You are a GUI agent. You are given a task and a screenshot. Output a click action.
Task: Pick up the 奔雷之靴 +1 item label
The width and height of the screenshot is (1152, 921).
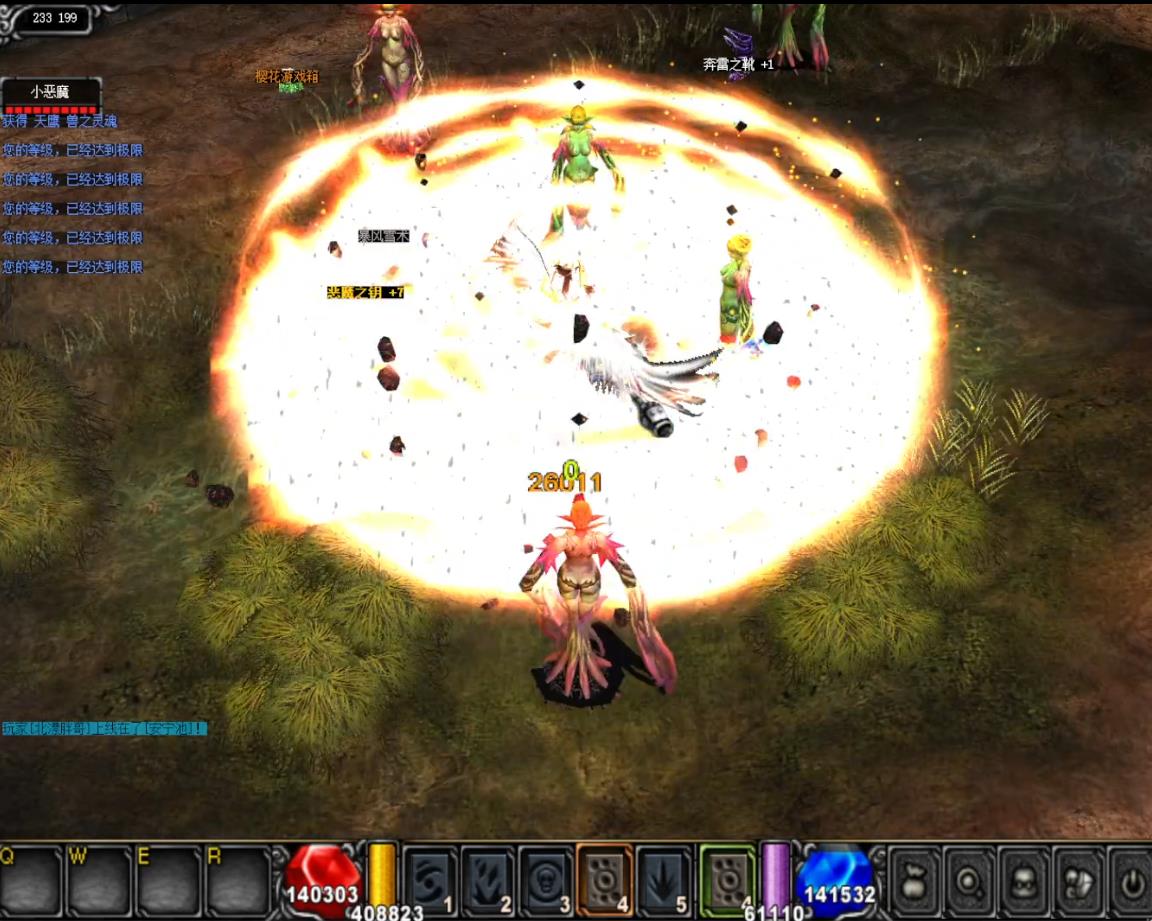738,64
